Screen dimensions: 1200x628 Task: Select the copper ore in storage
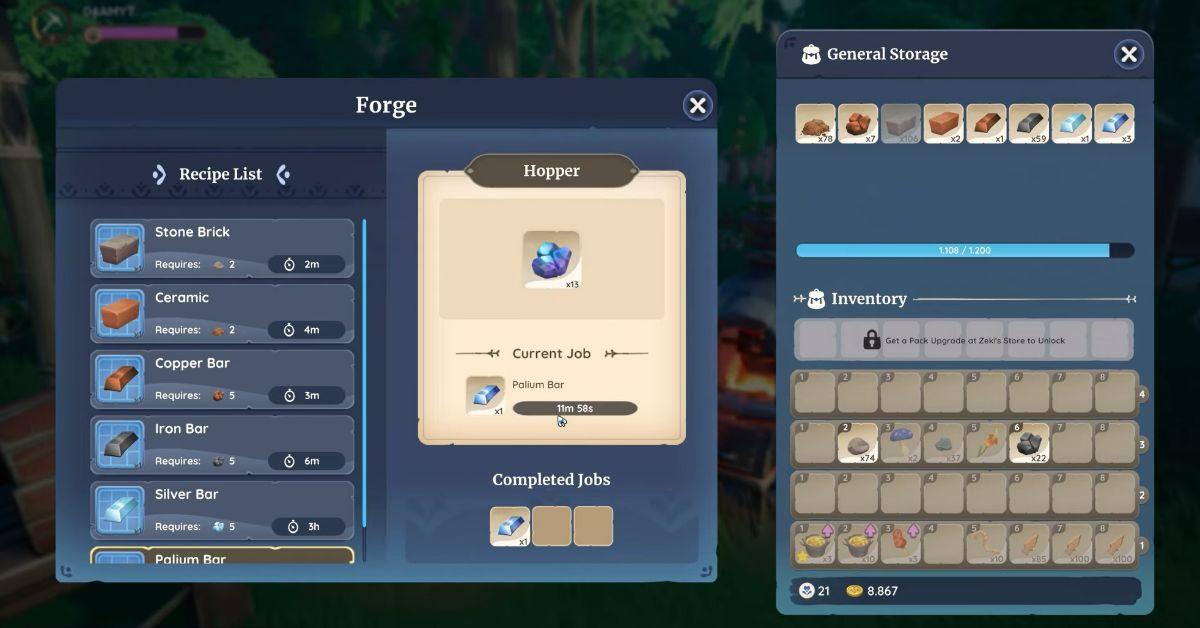click(858, 124)
